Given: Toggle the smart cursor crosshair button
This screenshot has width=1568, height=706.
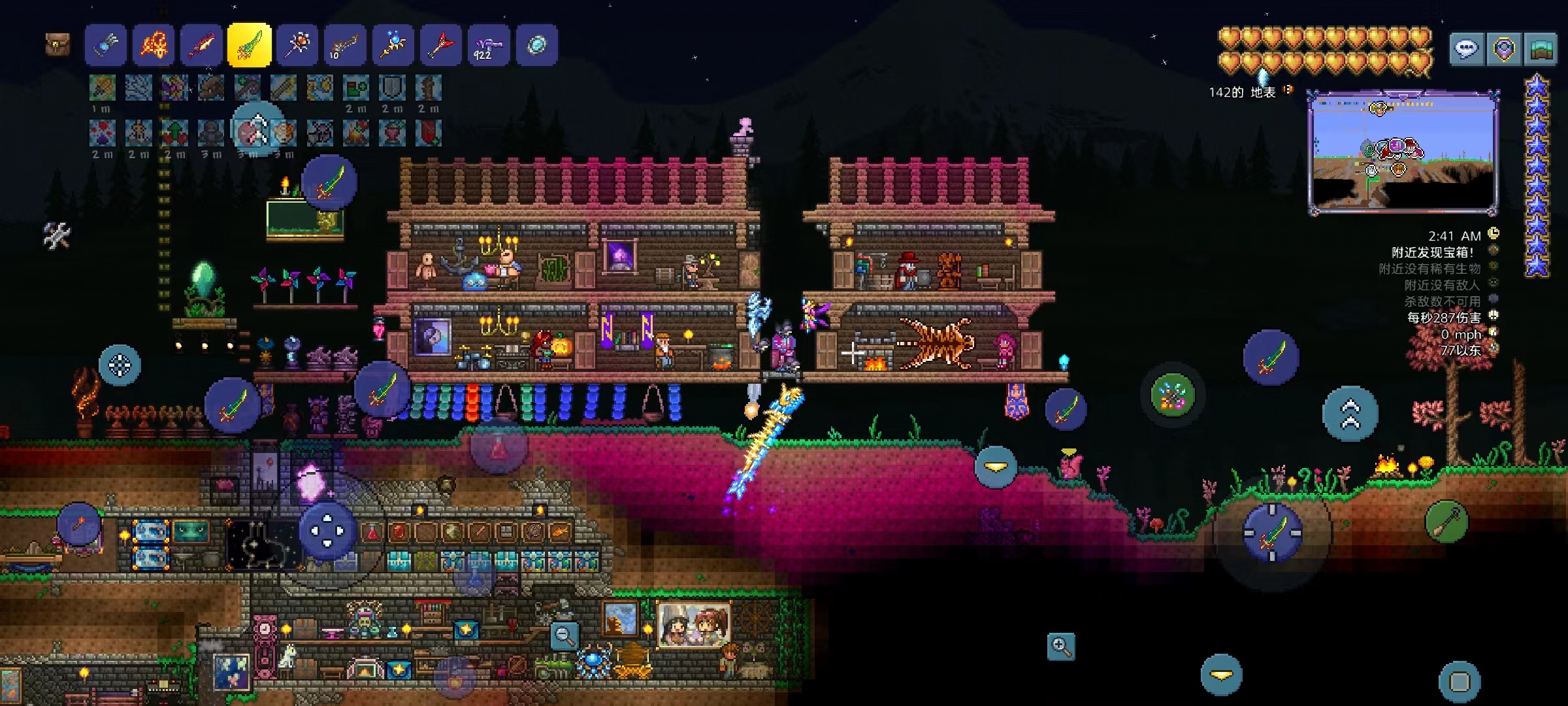Looking at the screenshot, I should coord(120,365).
